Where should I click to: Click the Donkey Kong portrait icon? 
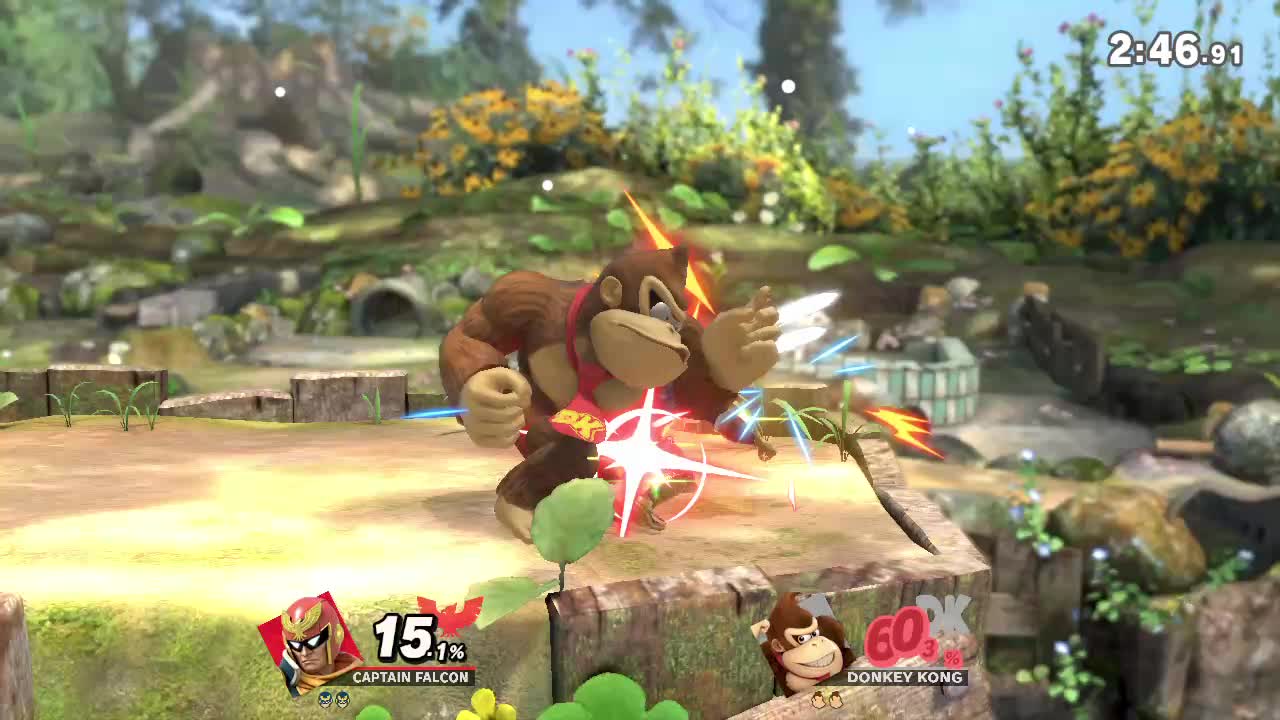pos(800,647)
